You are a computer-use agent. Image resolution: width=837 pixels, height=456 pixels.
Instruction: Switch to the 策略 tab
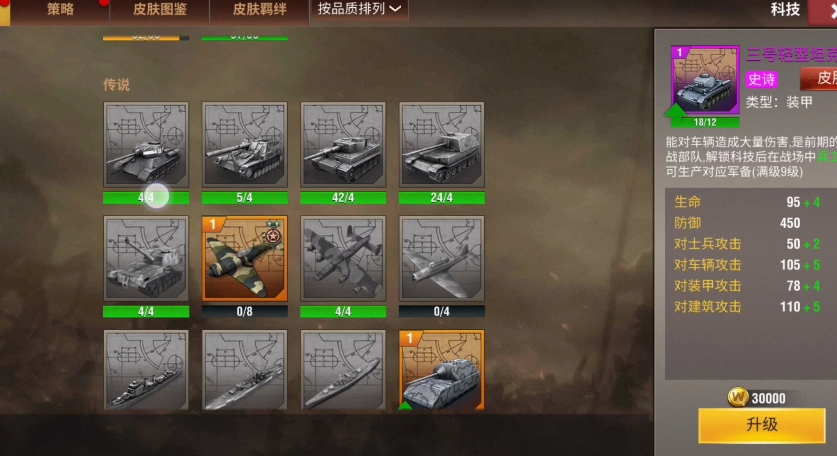click(60, 10)
